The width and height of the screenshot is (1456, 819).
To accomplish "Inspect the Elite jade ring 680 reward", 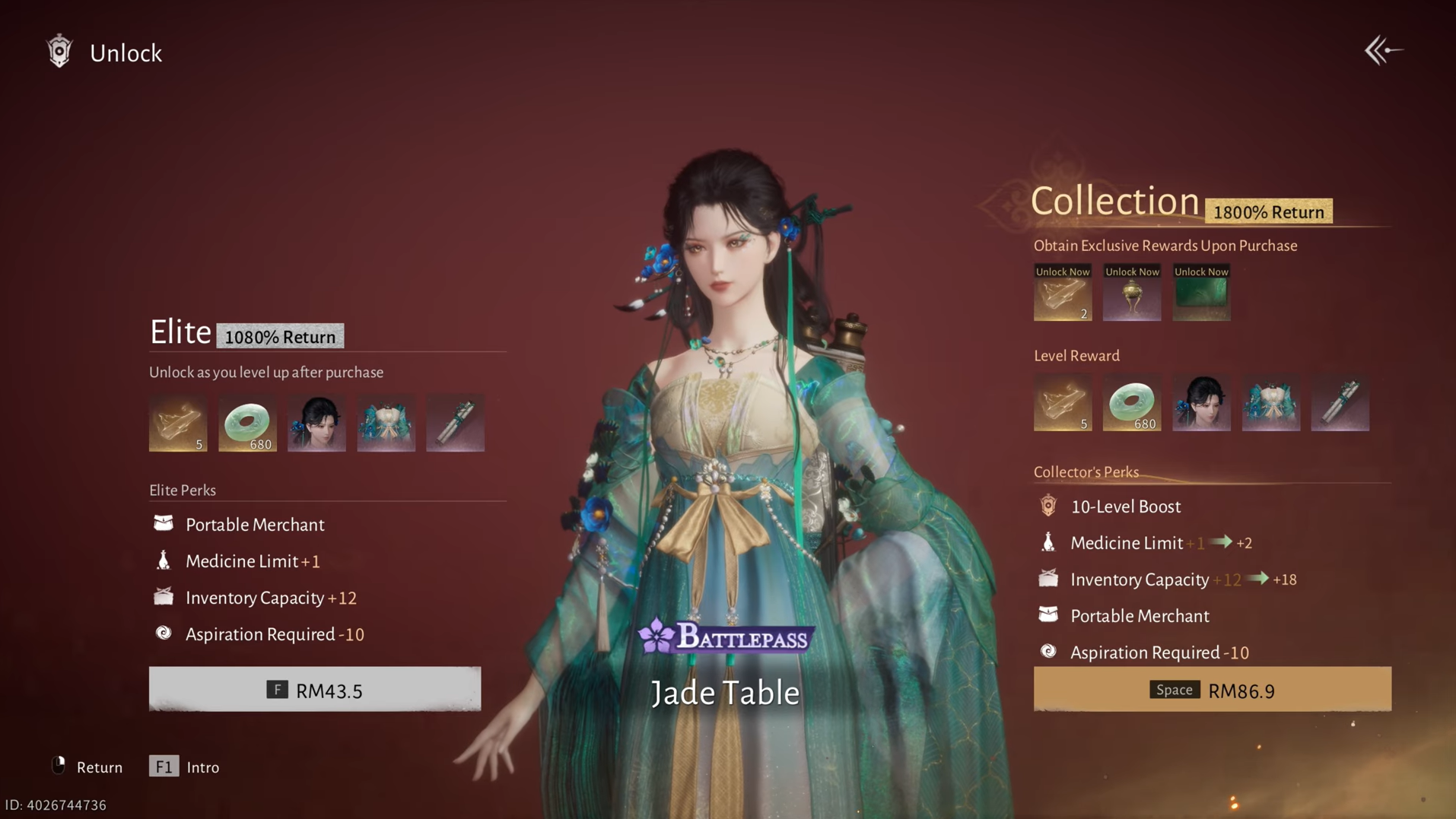I will tap(247, 423).
